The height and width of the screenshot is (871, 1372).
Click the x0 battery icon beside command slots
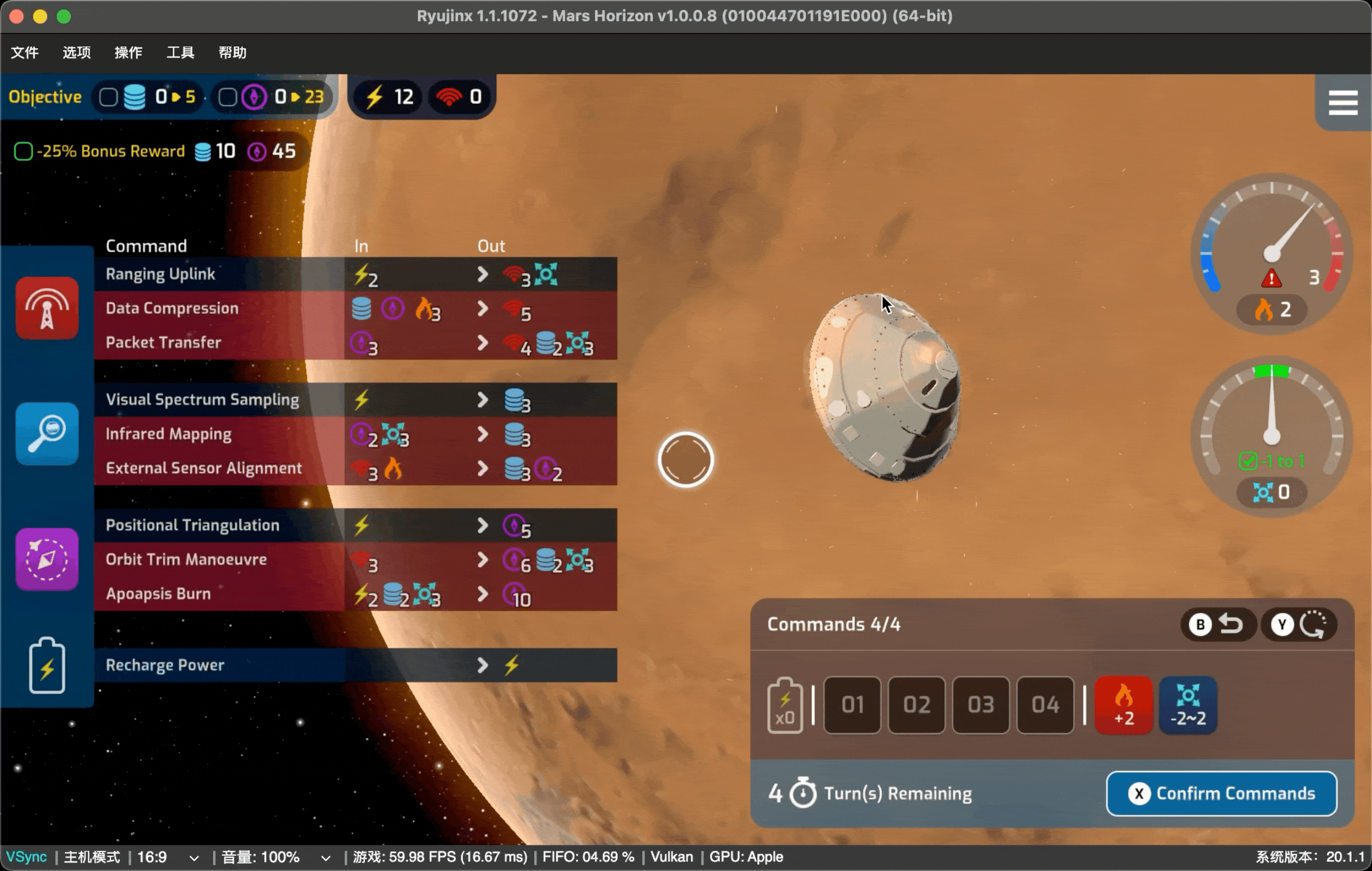click(x=785, y=705)
